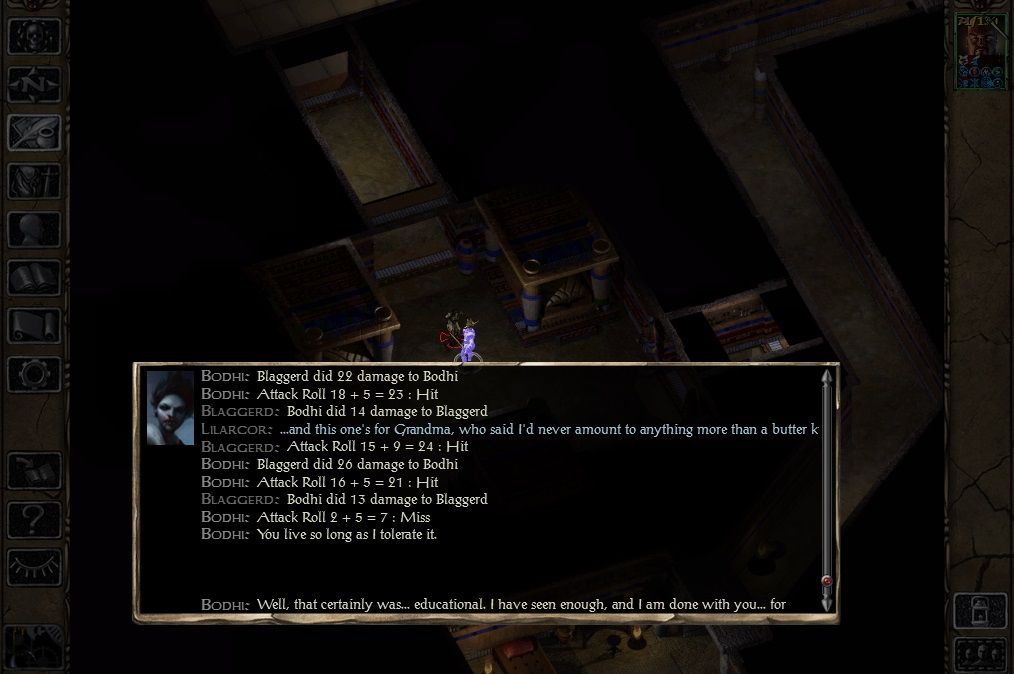Continue Bodhi's dialogue line
Screen dimensions: 1014x674
point(520,604)
